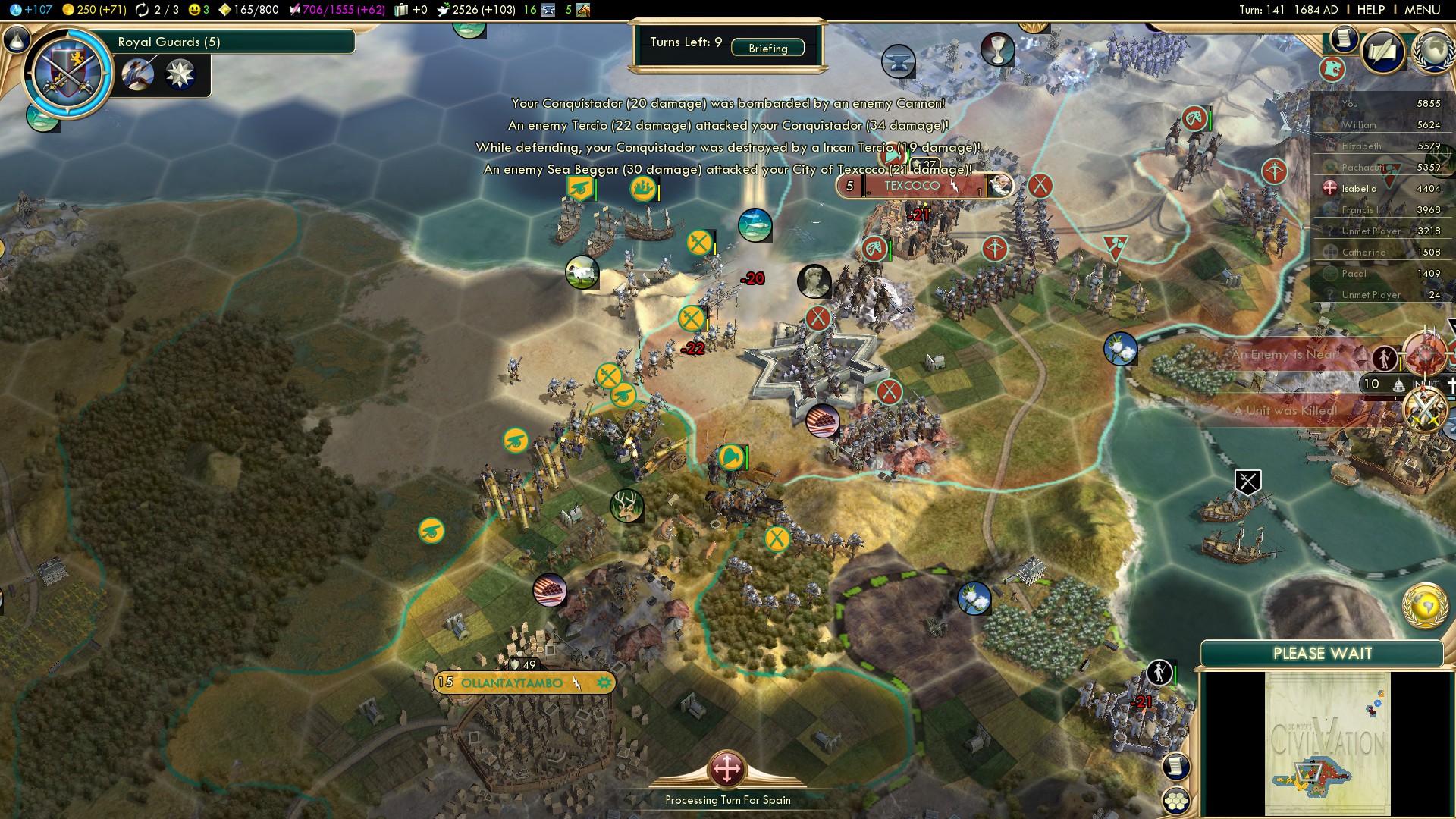Viewport: 1456px width, 819px height.
Task: Open the Royal Guards research panel
Action: tap(235, 42)
